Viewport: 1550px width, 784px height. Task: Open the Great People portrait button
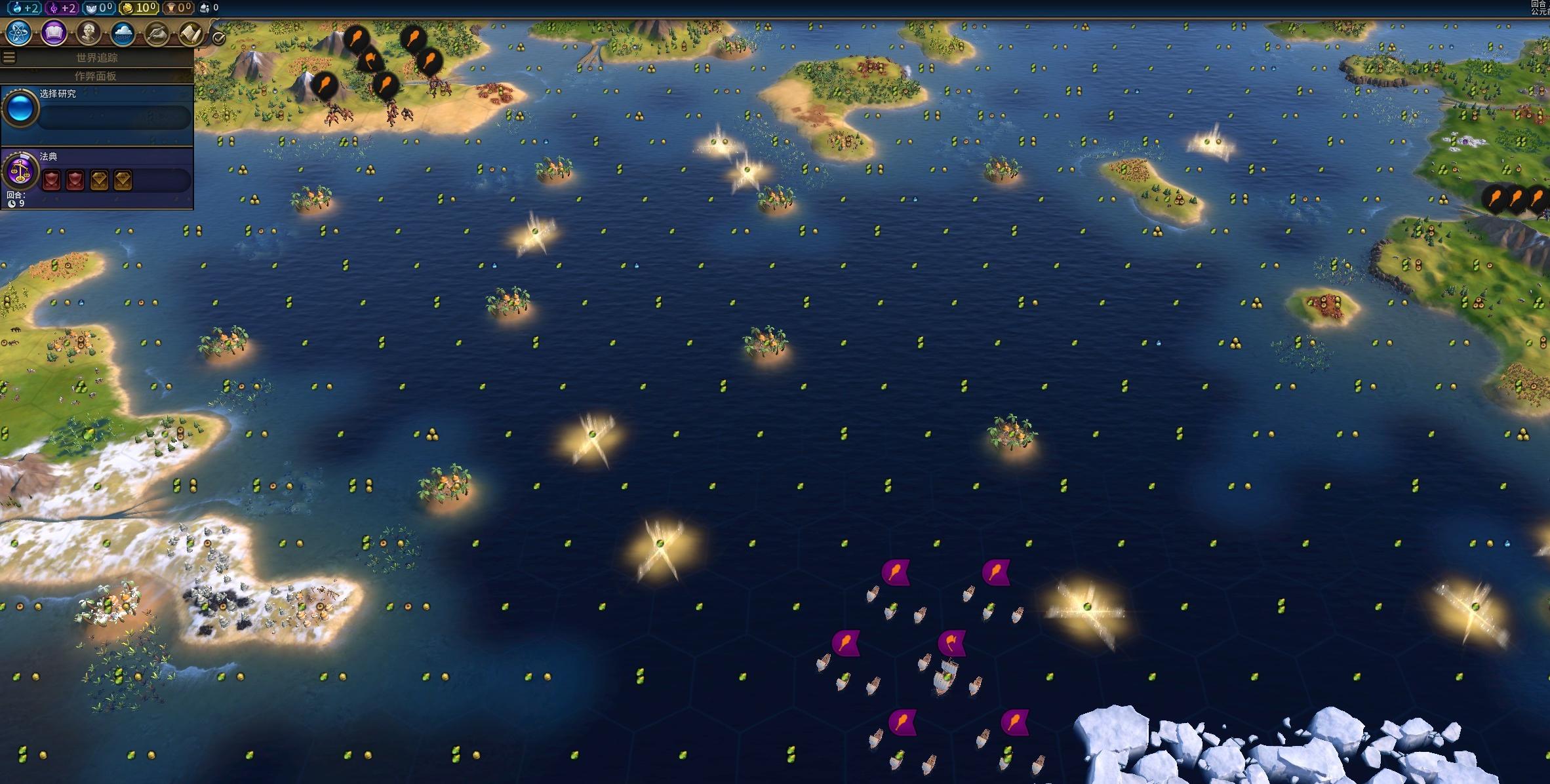(x=89, y=33)
